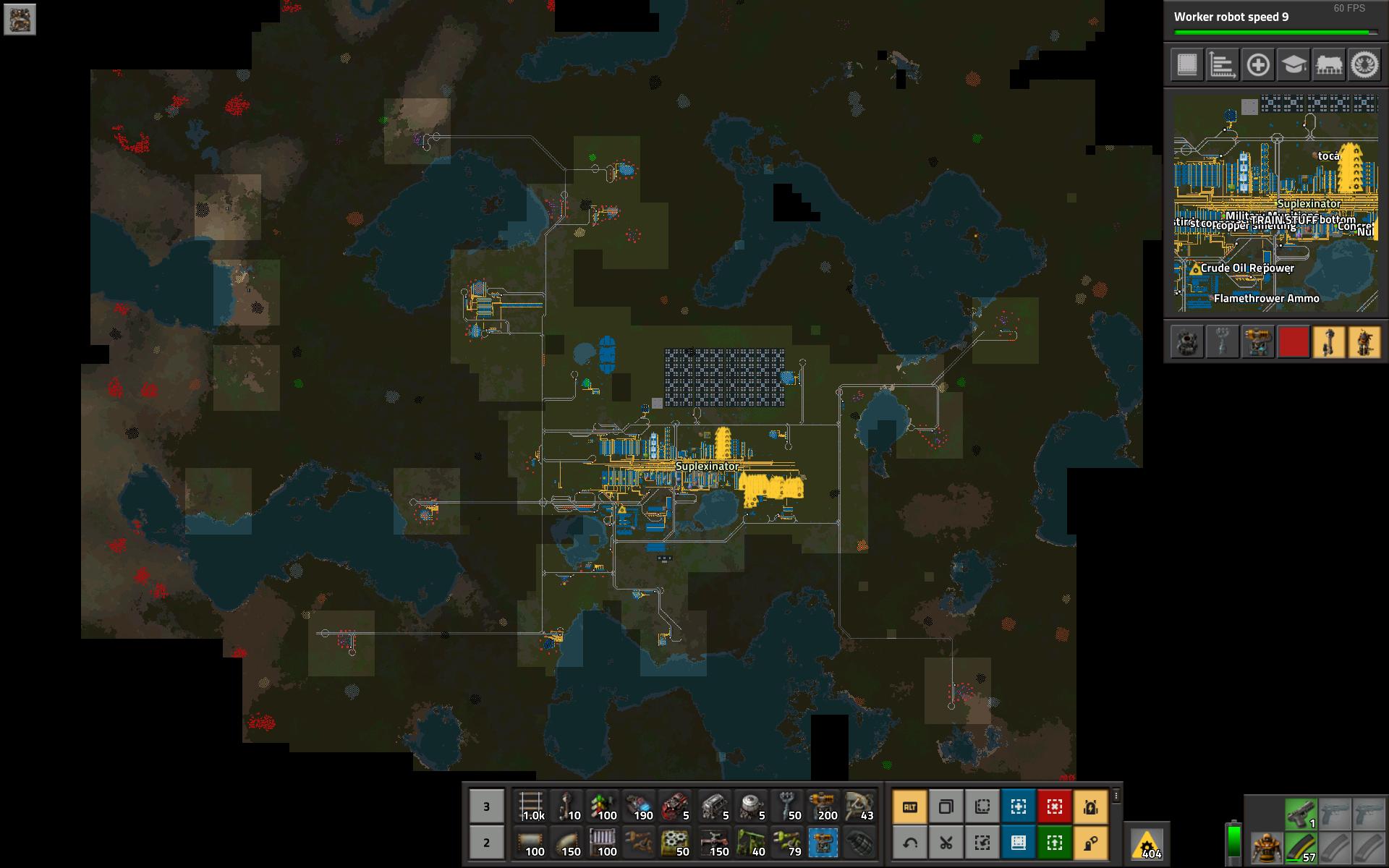The height and width of the screenshot is (868, 1389).
Task: Choose the laser turret slot with 200
Action: pos(823,806)
